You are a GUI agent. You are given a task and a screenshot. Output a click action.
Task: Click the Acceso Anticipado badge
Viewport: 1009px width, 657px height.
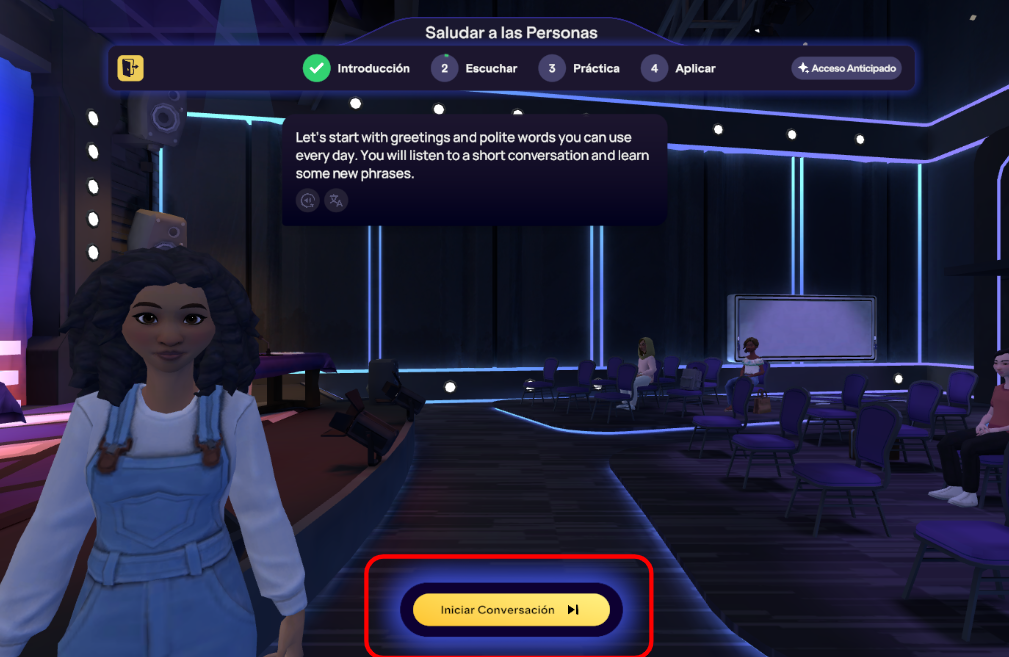click(846, 68)
